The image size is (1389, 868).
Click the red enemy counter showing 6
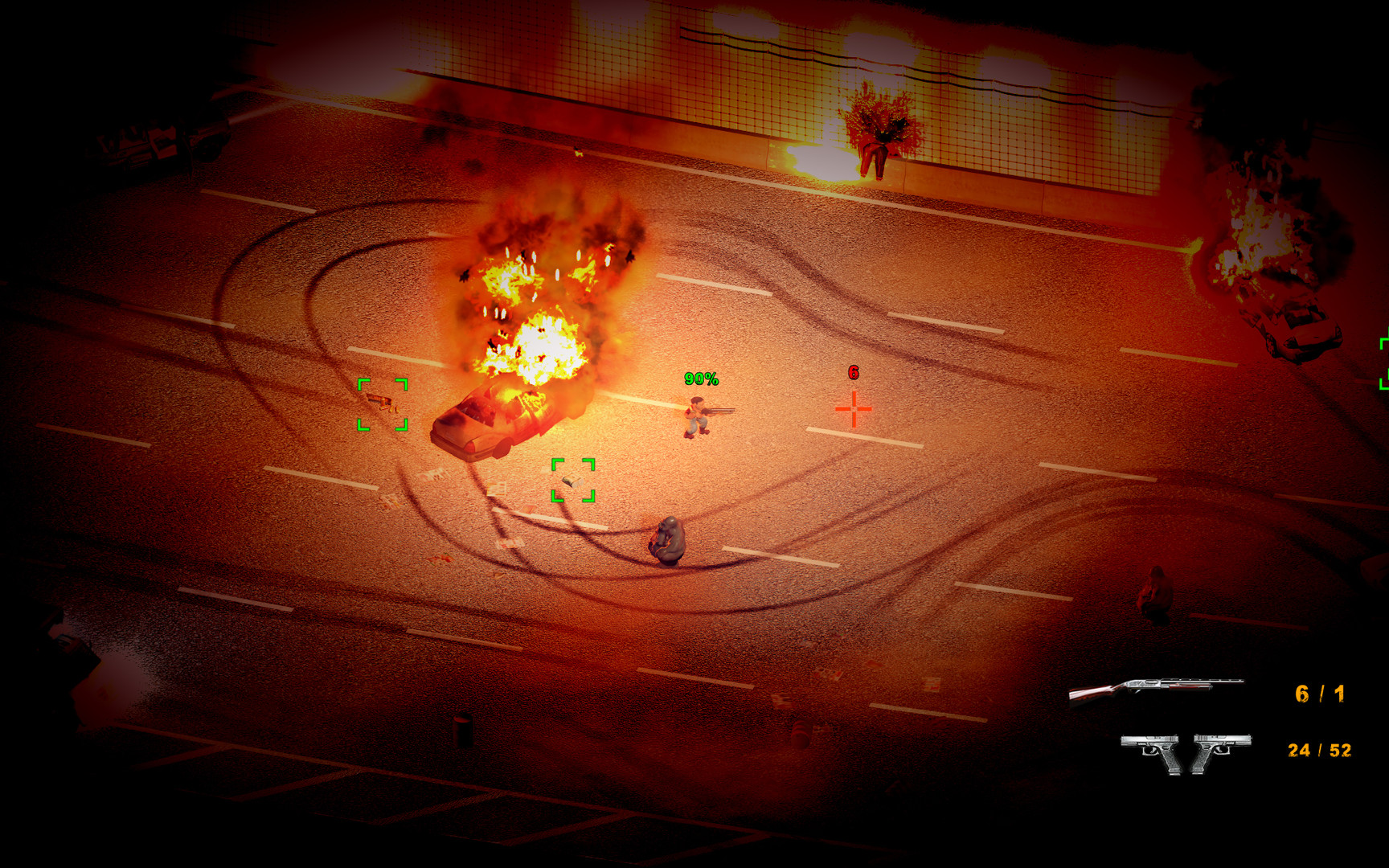(x=852, y=373)
